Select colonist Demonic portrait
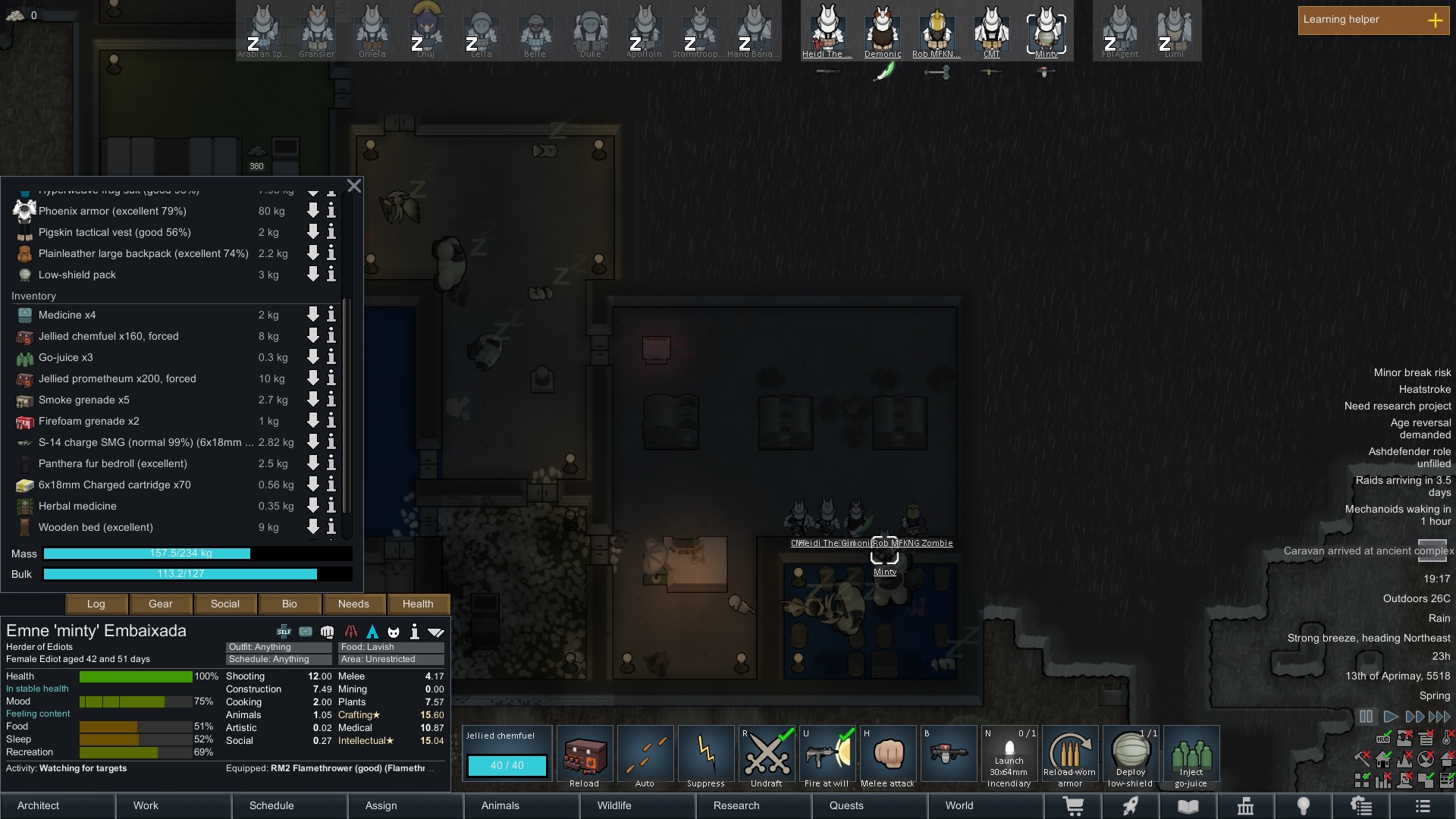The height and width of the screenshot is (819, 1456). tap(883, 31)
